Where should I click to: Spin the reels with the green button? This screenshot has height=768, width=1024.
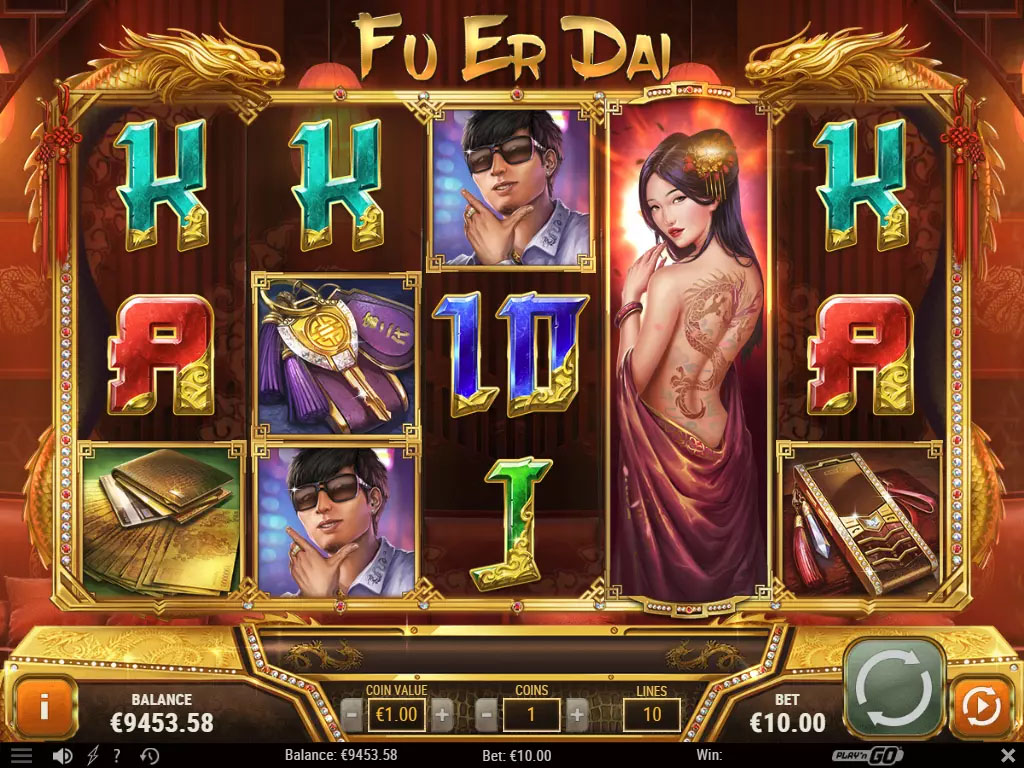pyautogui.click(x=894, y=689)
